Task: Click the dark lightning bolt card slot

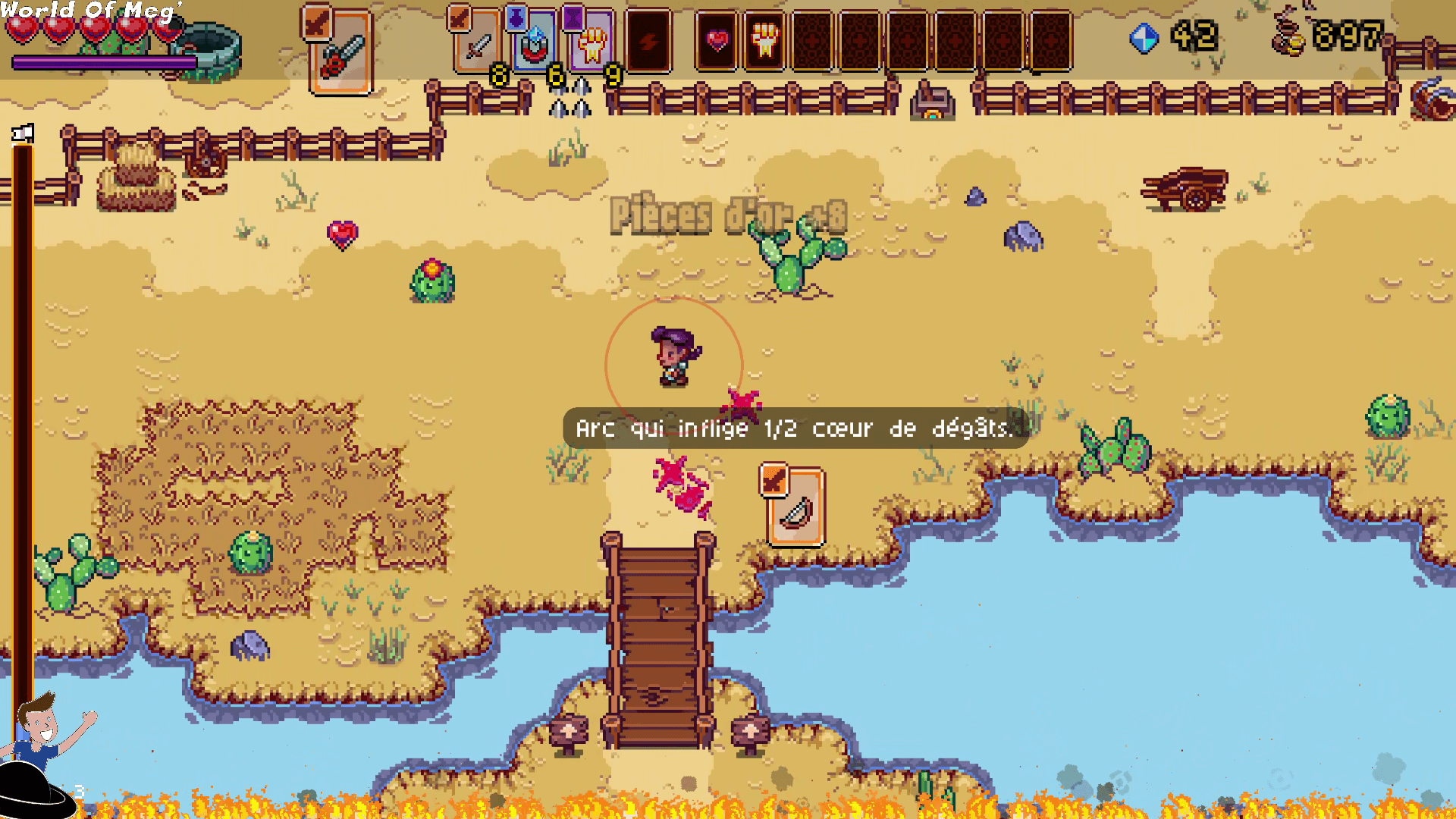Action: (x=648, y=42)
